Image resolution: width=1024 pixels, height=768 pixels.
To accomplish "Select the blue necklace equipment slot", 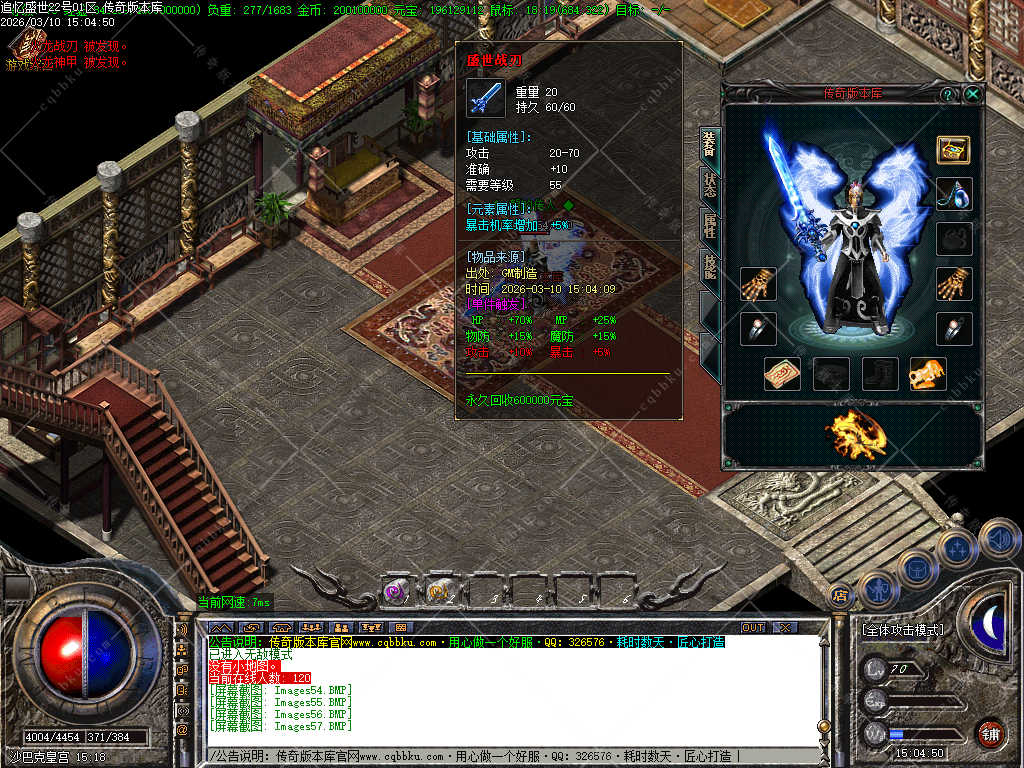I will click(953, 192).
